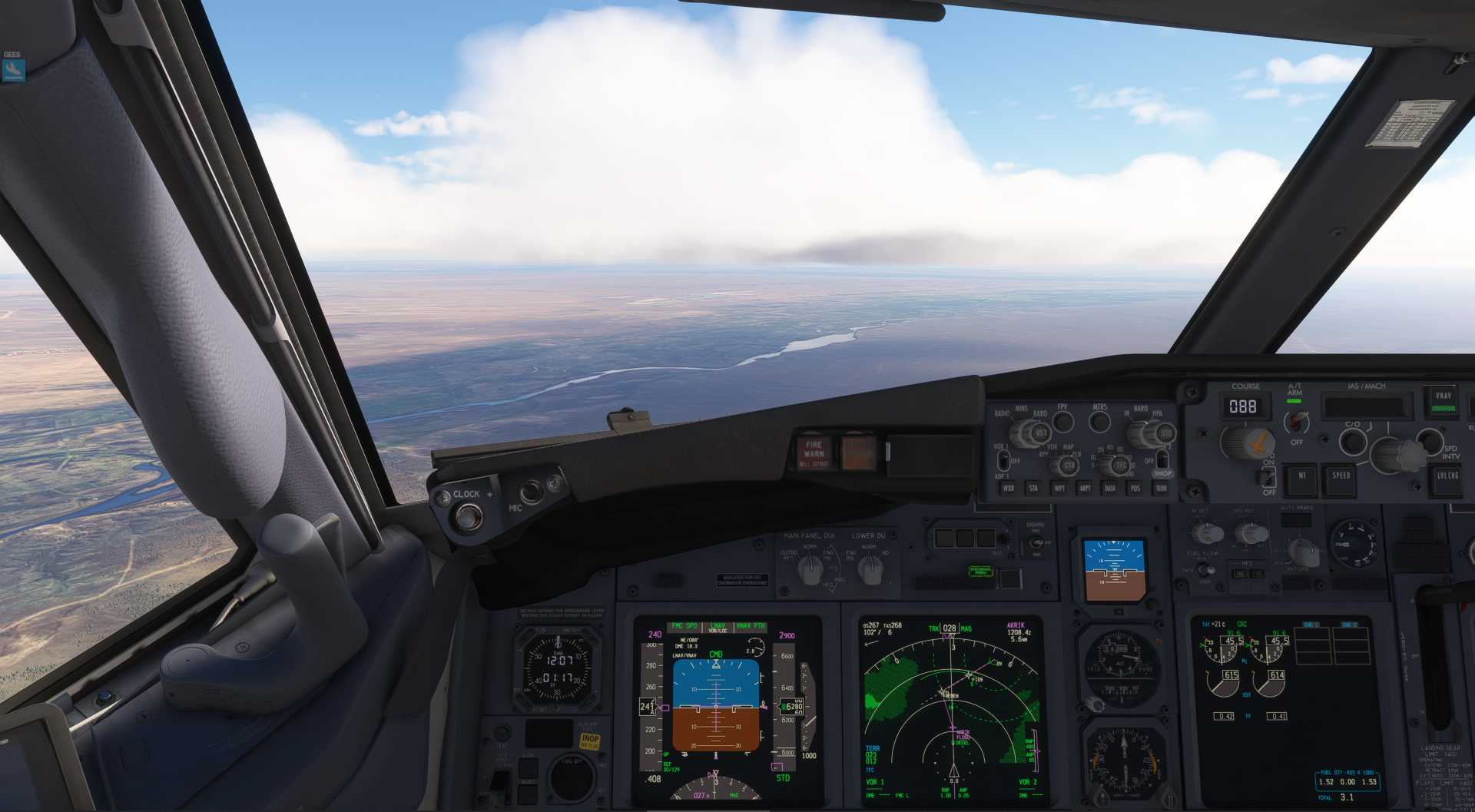
Task: Enable terrain with the TERR button
Action: click(x=1161, y=489)
